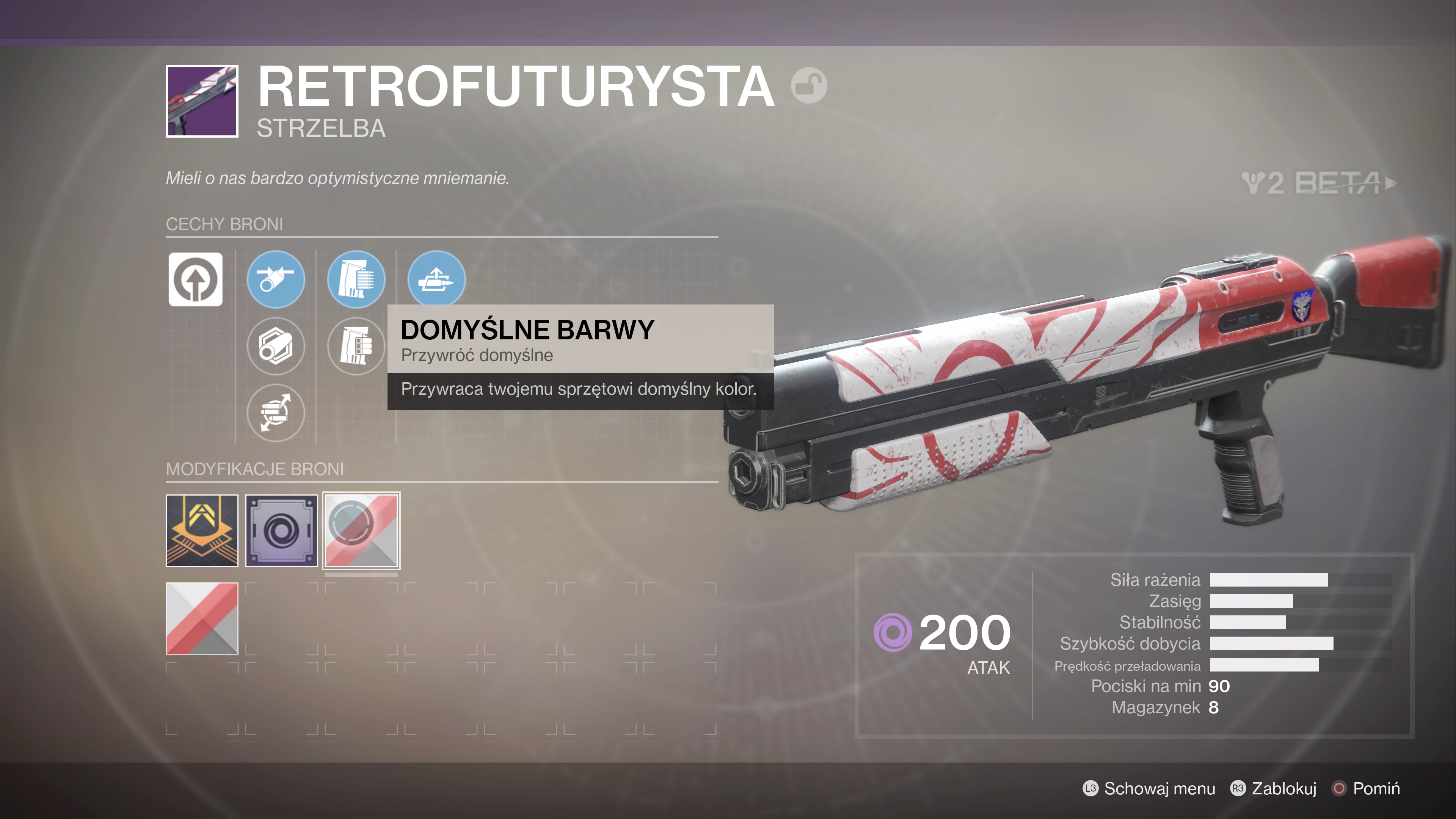This screenshot has width=1456, height=819.
Task: Select the intrinsic perk with the circled up arrow
Action: click(196, 279)
